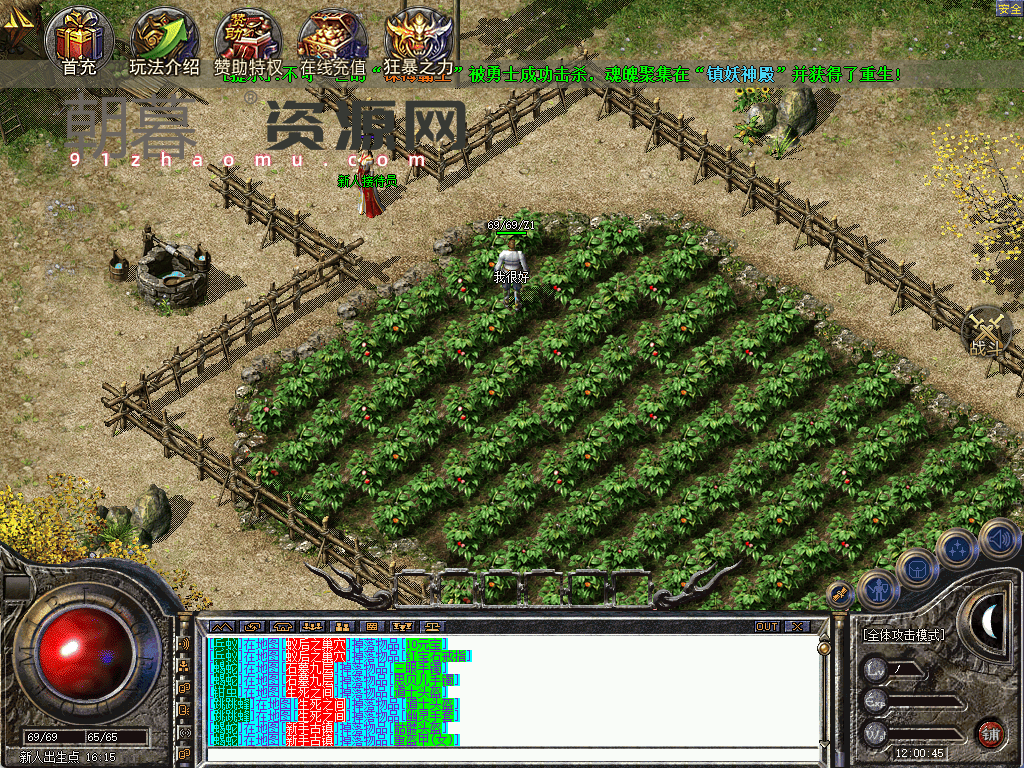Viewport: 1024px width, 768px height.
Task: Click the OUT button on chat bar
Action: [766, 626]
